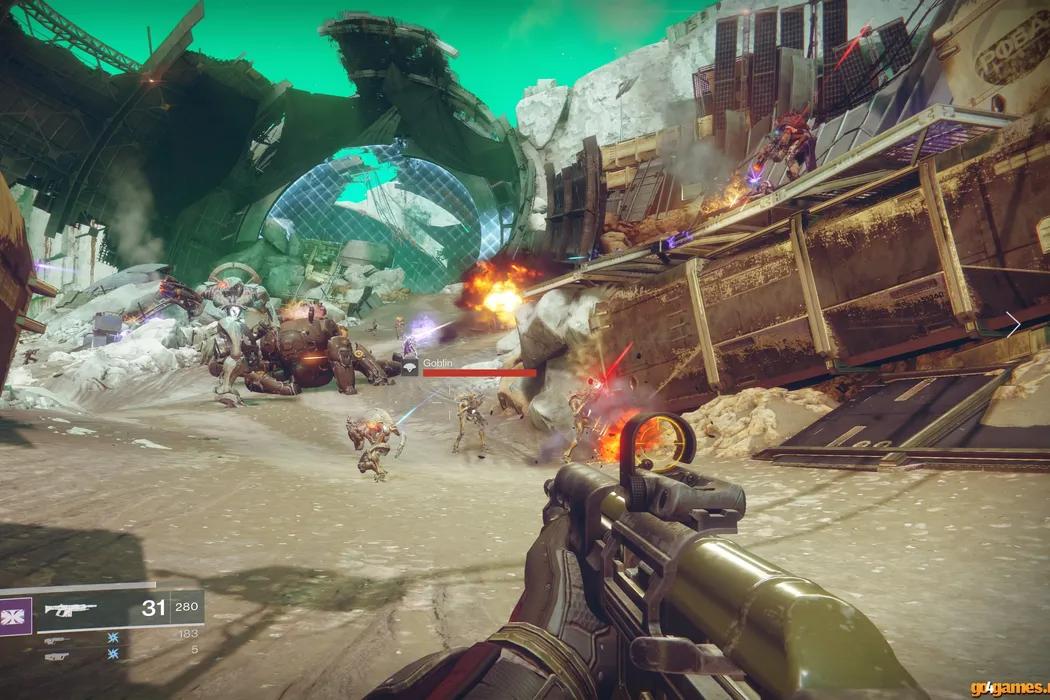Go to the next image using the right arrow
Screen dimensions: 1050x700
[1012, 324]
